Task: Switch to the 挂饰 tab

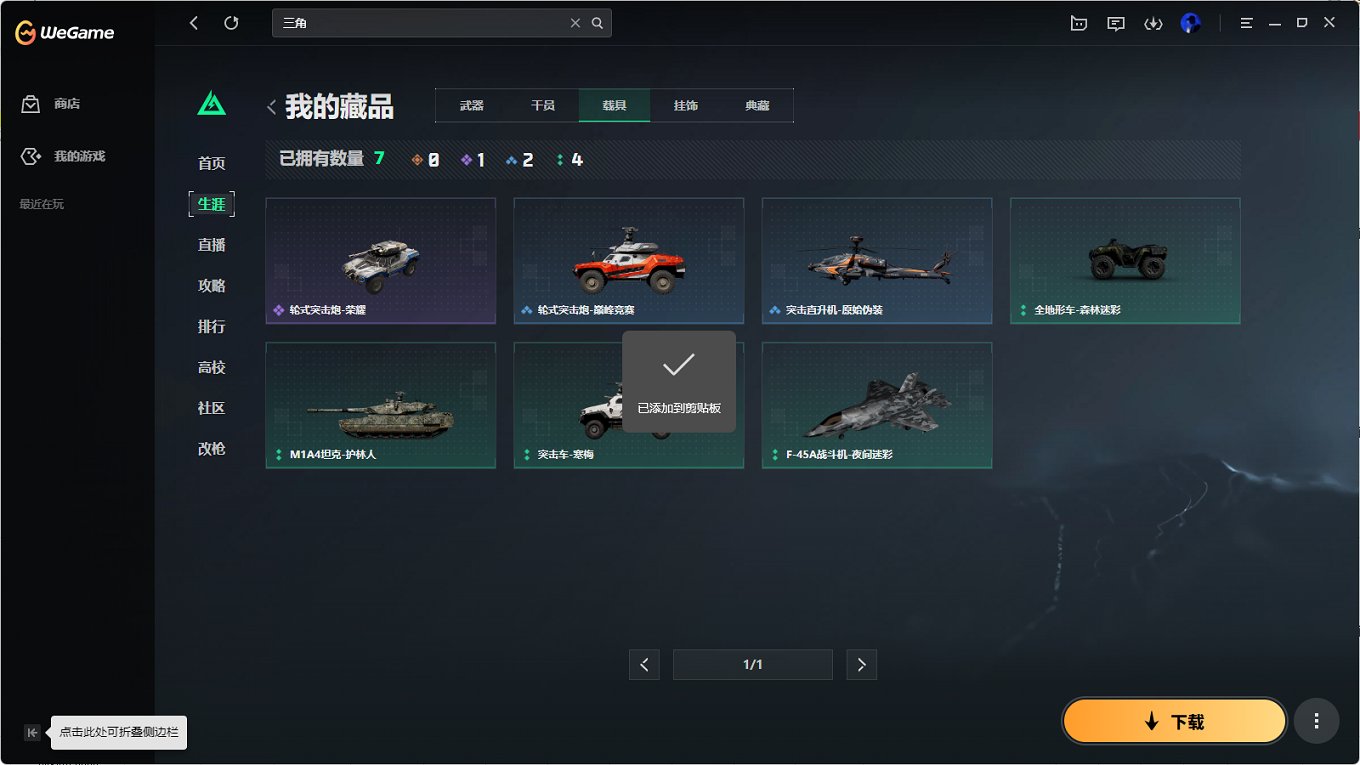Action: tap(686, 104)
